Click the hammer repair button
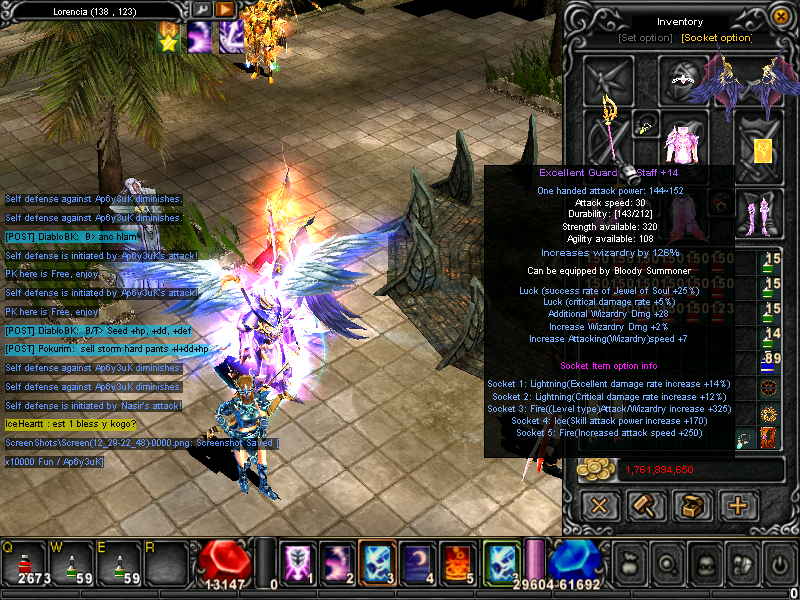The width and height of the screenshot is (800, 600). pos(646,506)
